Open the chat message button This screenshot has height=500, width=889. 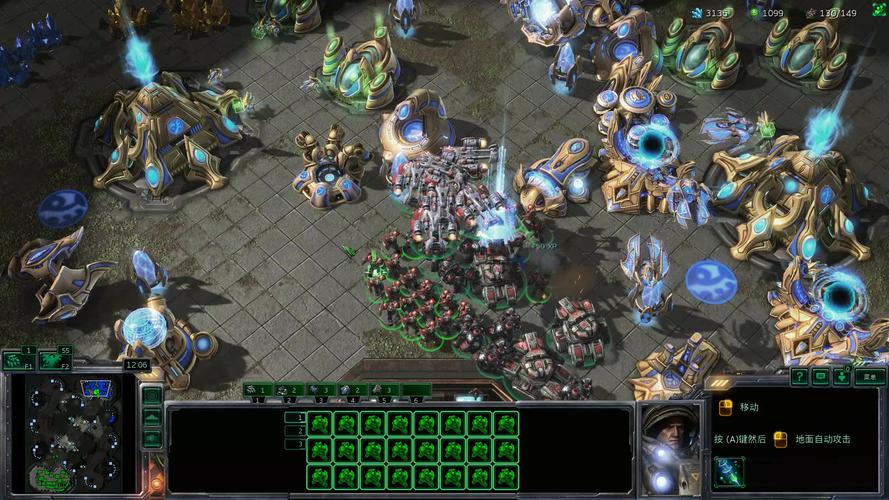[x=820, y=377]
